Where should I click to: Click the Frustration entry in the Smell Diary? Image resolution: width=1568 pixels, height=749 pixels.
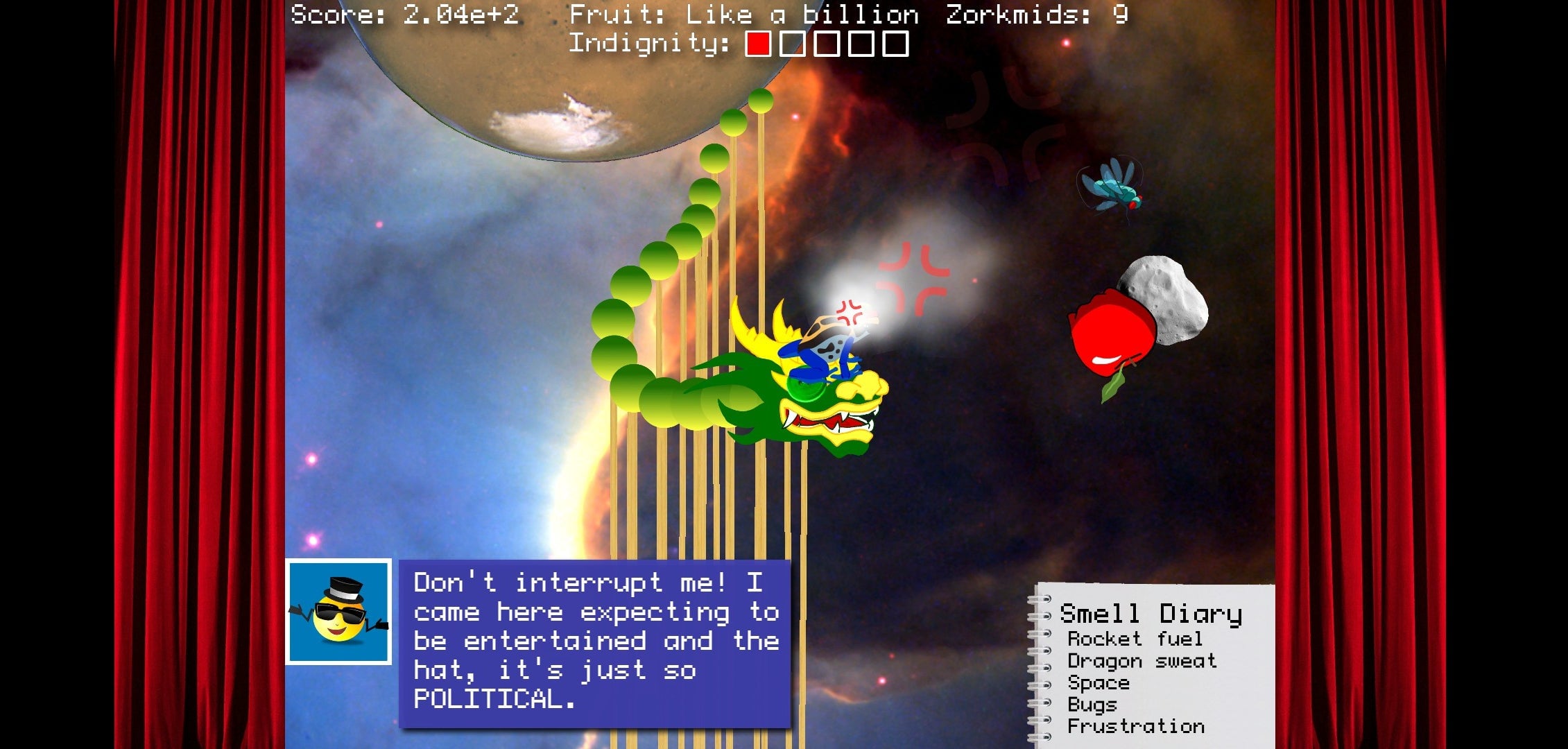(x=1137, y=726)
